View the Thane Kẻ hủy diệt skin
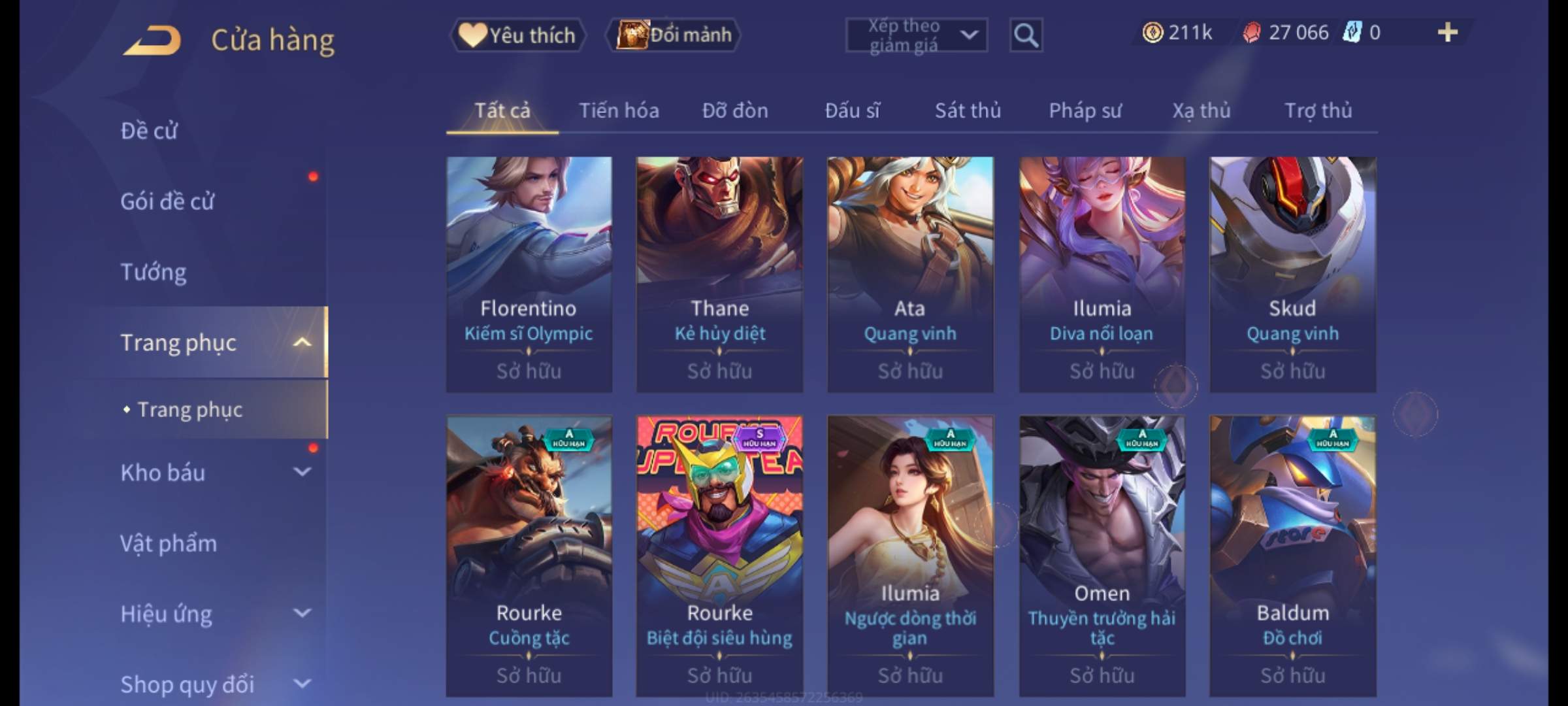Screen dimensions: 1568x706 [719, 275]
